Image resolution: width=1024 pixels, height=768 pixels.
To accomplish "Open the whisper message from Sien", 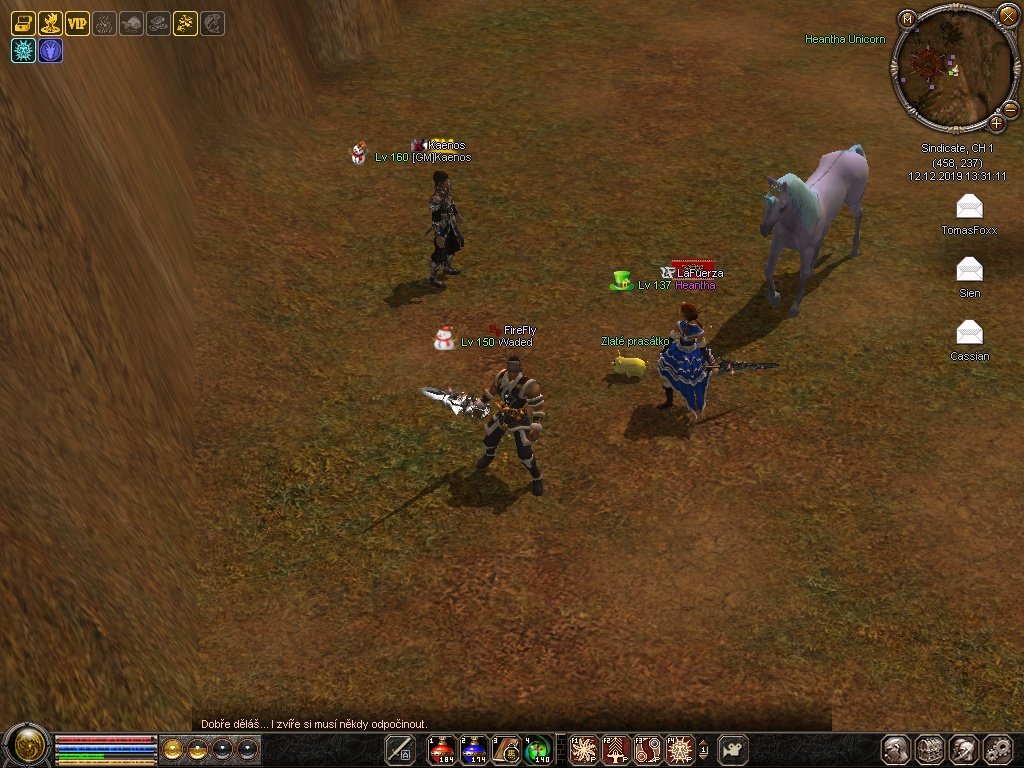I will click(x=969, y=270).
